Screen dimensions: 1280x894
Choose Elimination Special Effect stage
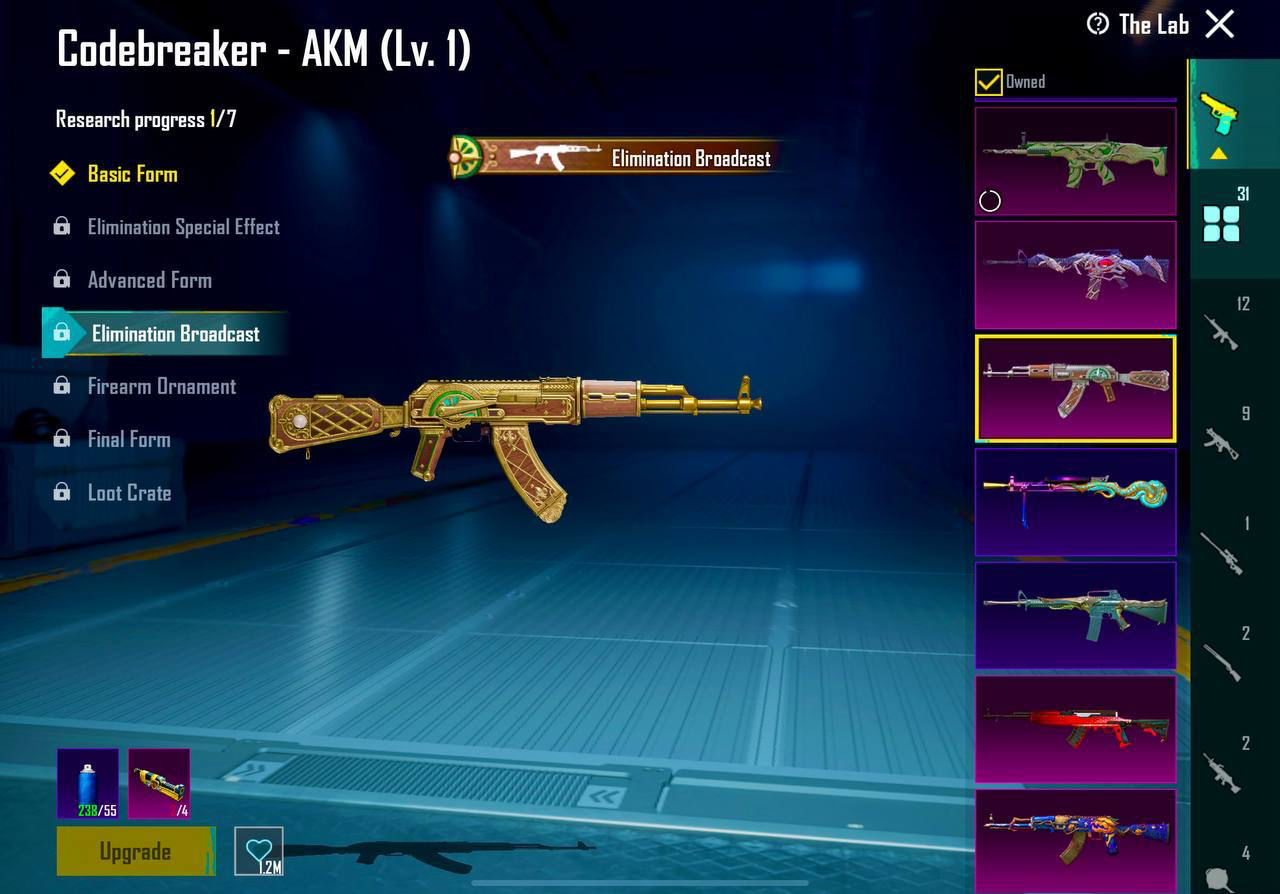183,227
